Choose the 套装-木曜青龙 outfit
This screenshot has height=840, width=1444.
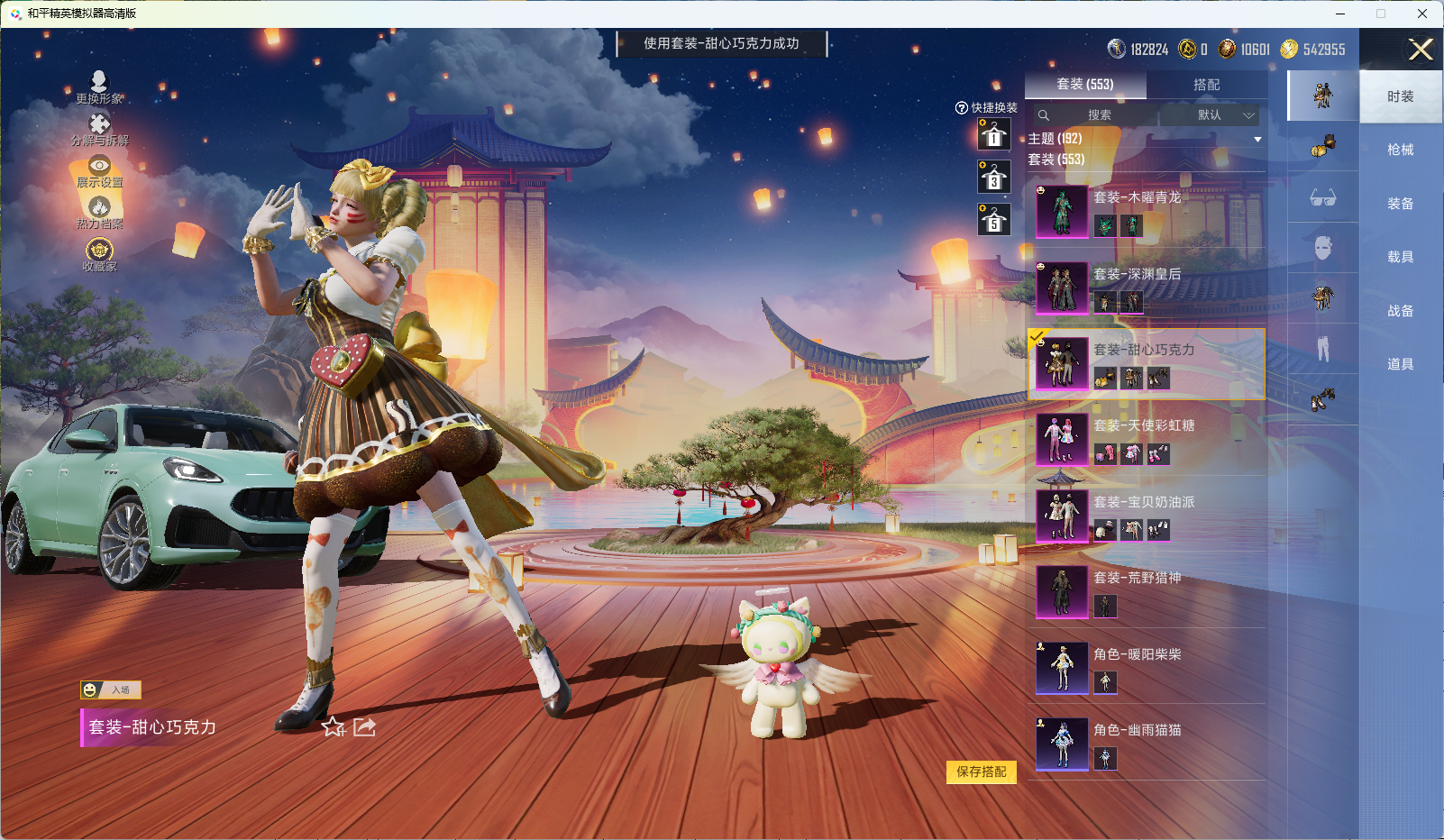(x=1145, y=211)
